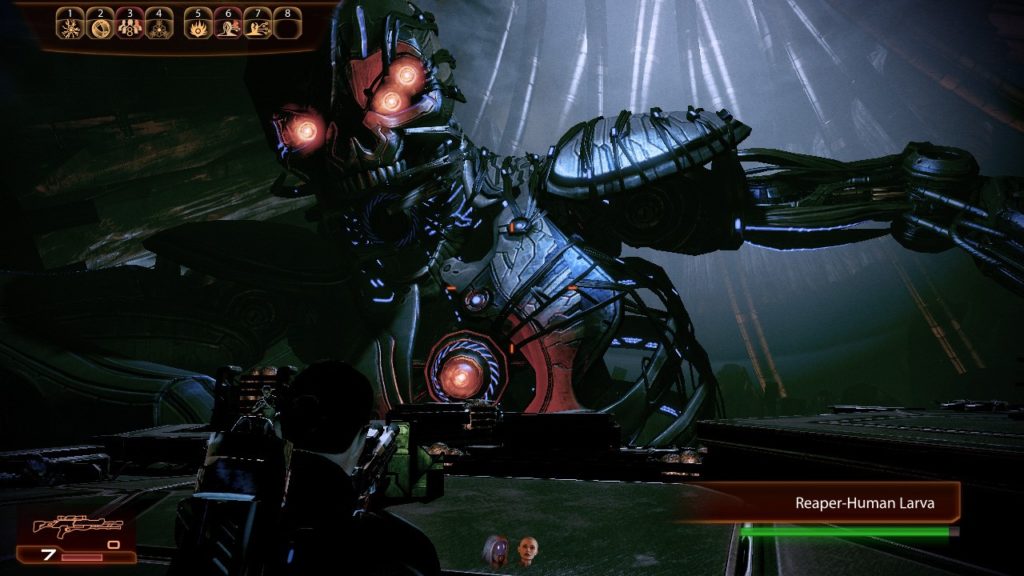Select the bald squadmate portrait
Viewport: 1024px width, 576px height.
click(527, 549)
